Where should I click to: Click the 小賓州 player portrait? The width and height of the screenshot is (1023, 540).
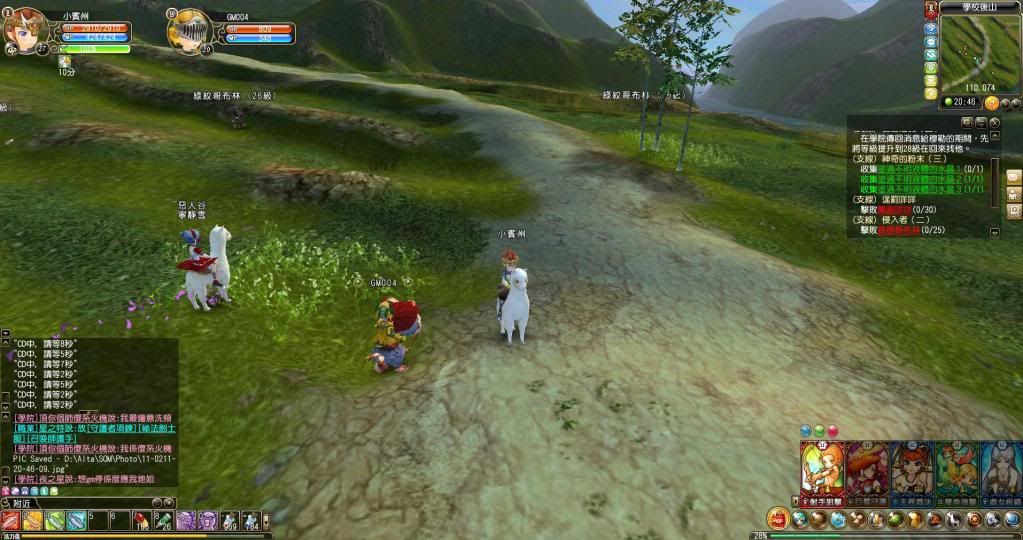[27, 28]
